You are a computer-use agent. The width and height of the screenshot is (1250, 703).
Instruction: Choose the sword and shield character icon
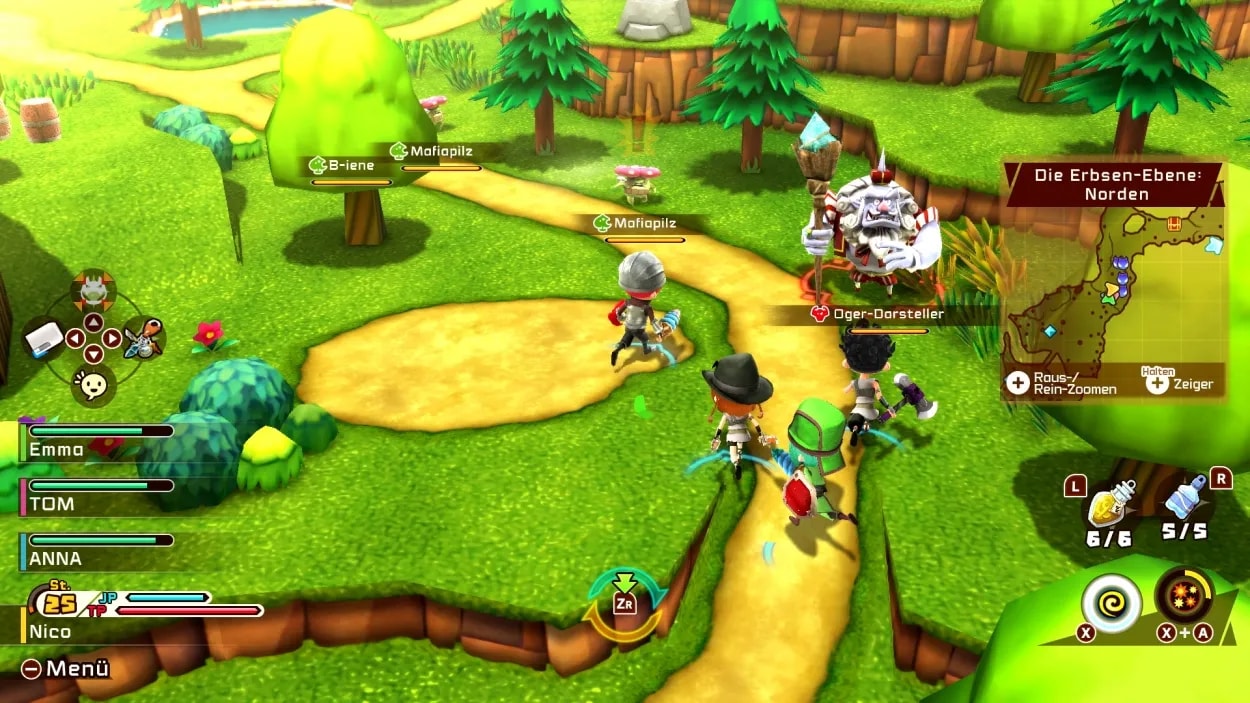pyautogui.click(x=142, y=338)
